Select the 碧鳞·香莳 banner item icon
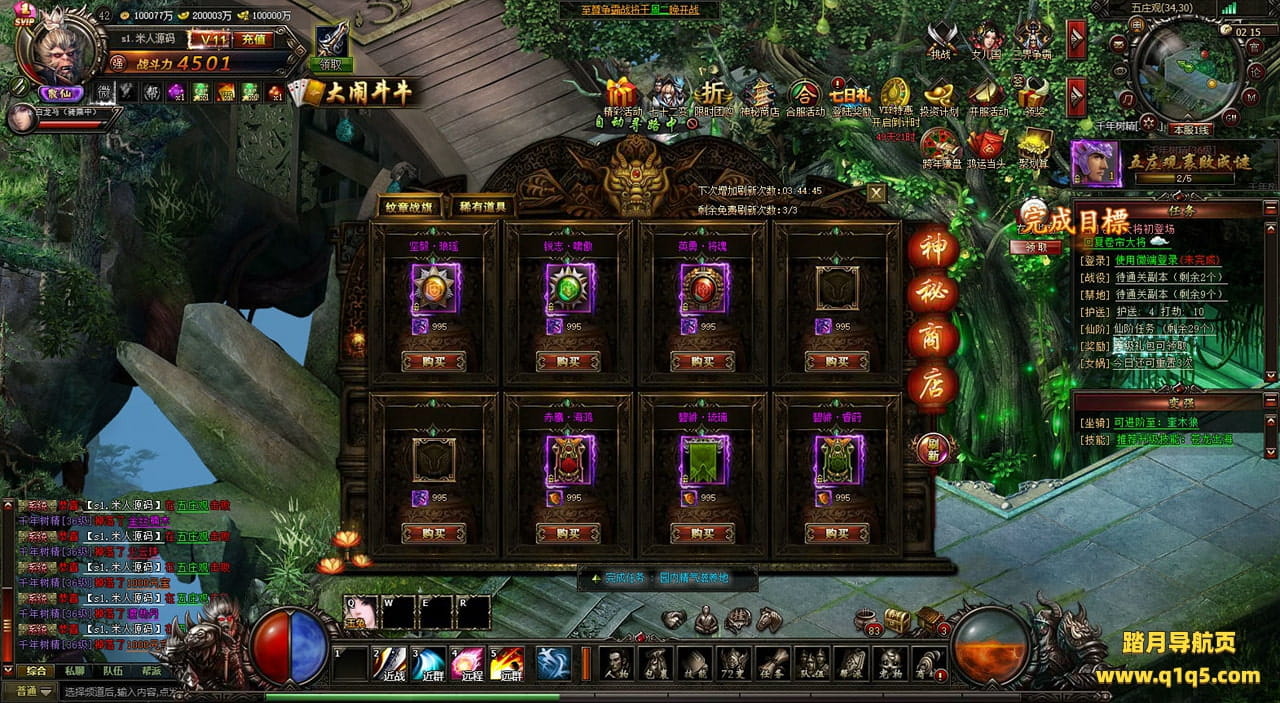This screenshot has width=1280, height=703. click(x=837, y=460)
